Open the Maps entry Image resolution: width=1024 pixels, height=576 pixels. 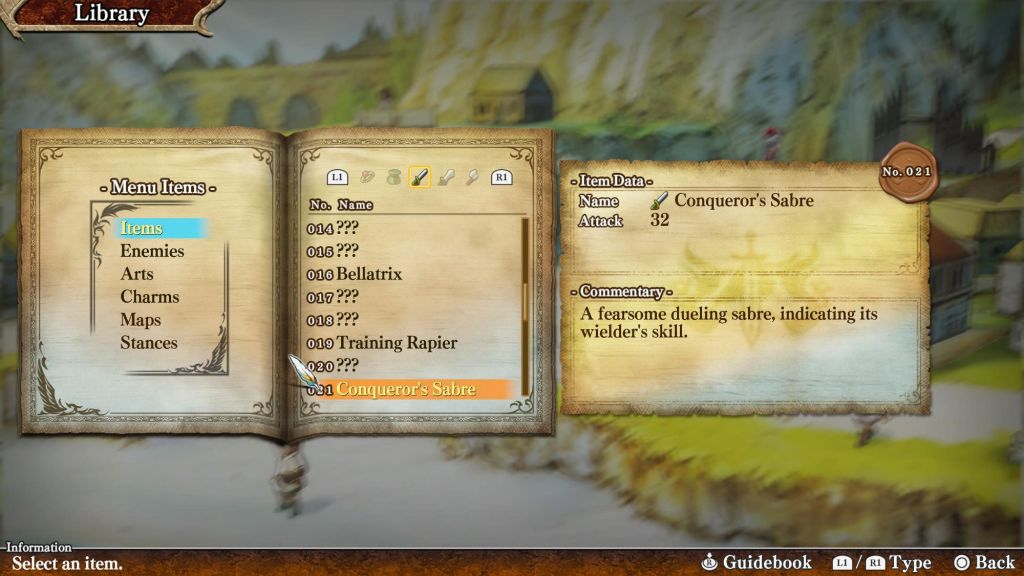[141, 320]
